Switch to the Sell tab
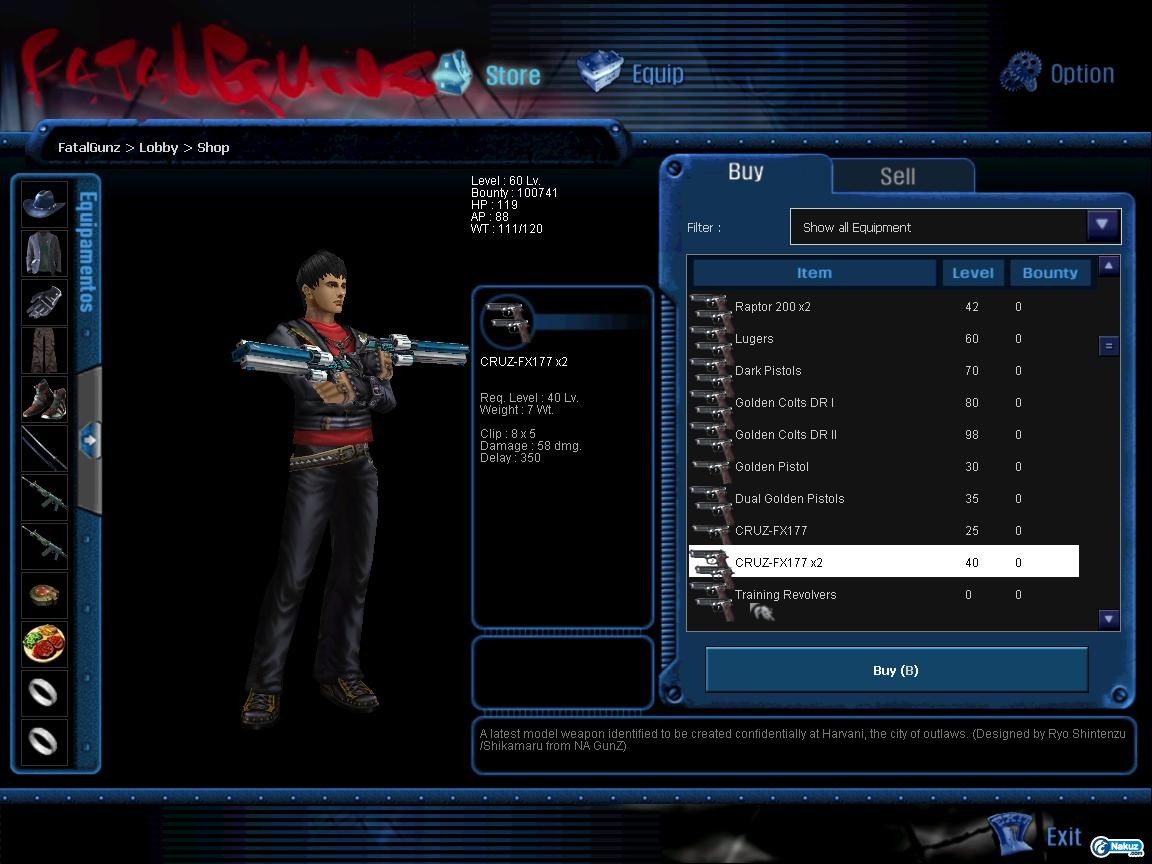This screenshot has width=1152, height=864. (x=897, y=176)
